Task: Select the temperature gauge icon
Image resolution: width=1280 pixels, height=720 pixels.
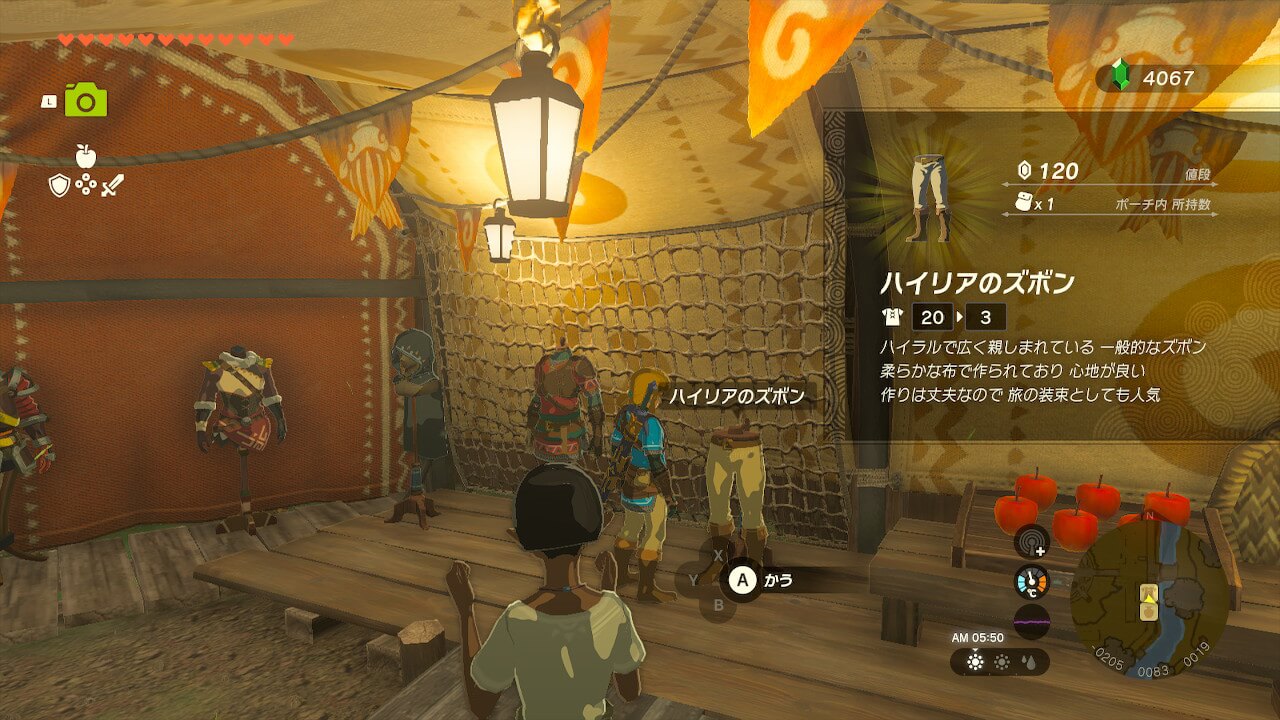Action: click(1031, 583)
